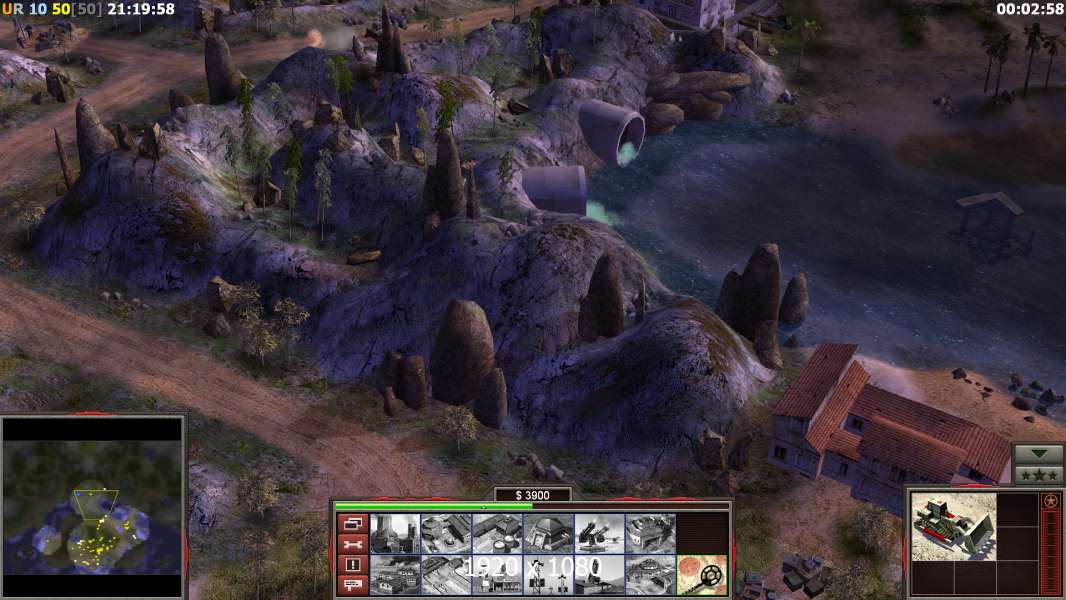1066x600 pixels.
Task: Choose the supply center with storage tanks
Action: pyautogui.click(x=497, y=534)
